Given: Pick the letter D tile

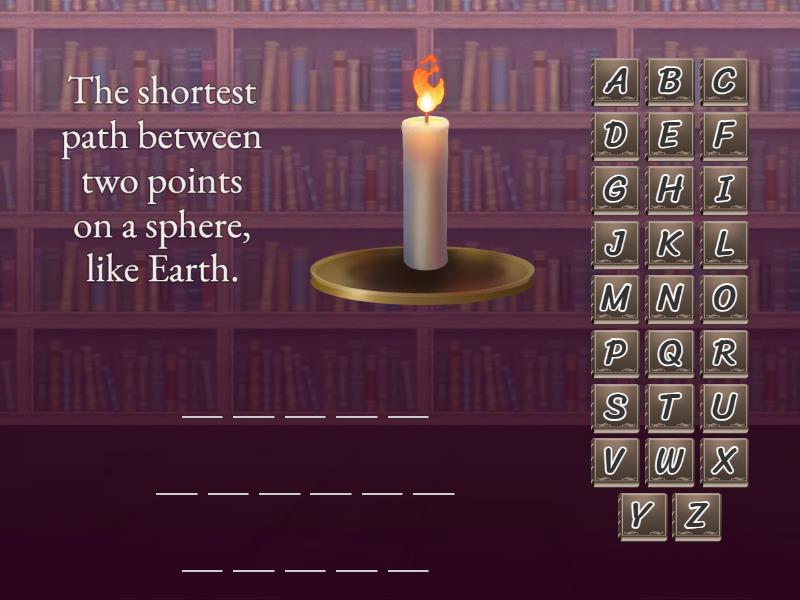Looking at the screenshot, I should (616, 136).
